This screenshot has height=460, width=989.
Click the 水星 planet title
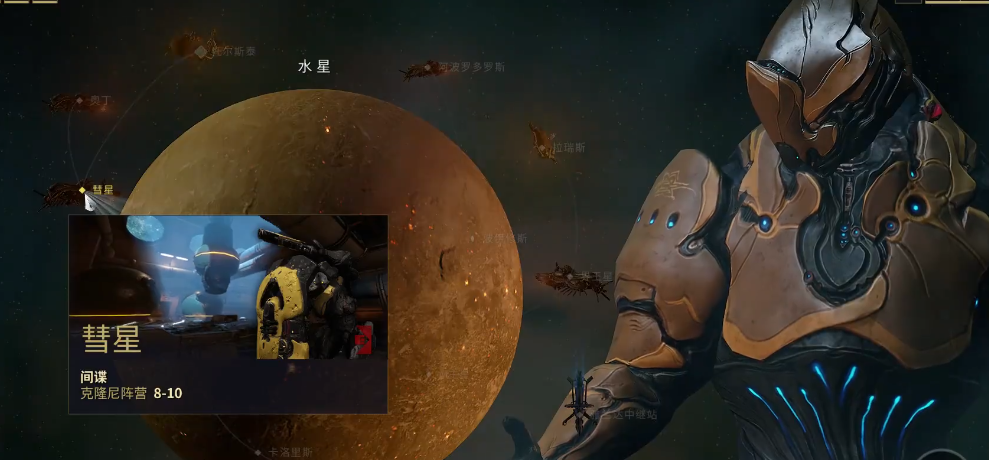tap(314, 67)
